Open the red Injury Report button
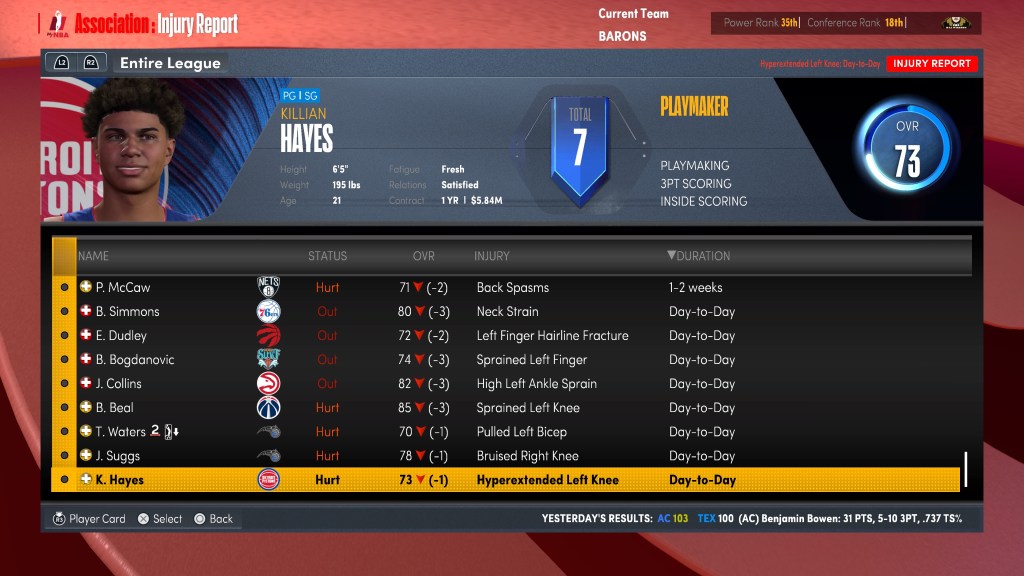1024x576 pixels. click(931, 63)
